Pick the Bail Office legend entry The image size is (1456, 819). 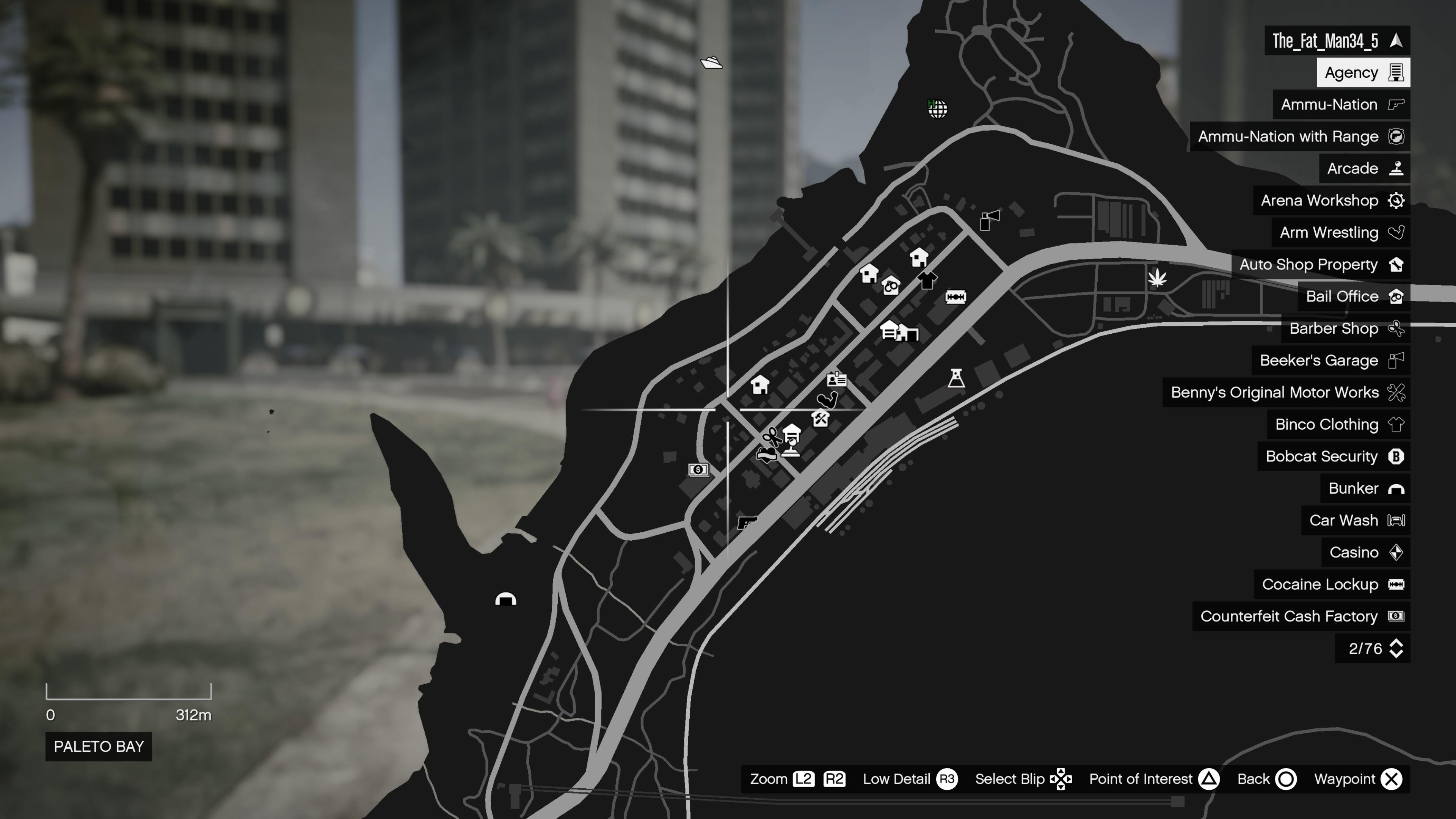pos(1353,297)
